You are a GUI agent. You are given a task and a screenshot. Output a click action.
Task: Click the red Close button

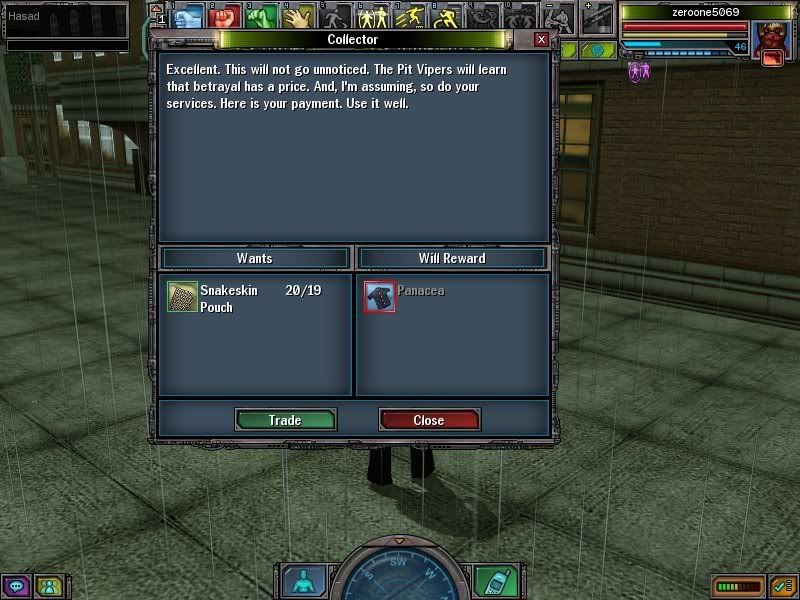(x=429, y=420)
